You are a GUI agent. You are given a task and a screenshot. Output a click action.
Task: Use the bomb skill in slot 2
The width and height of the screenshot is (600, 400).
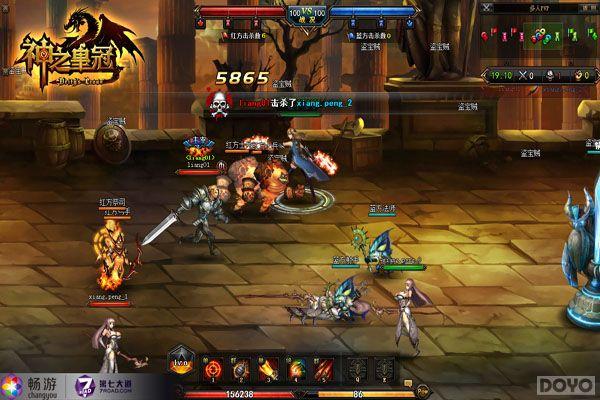pos(241,370)
